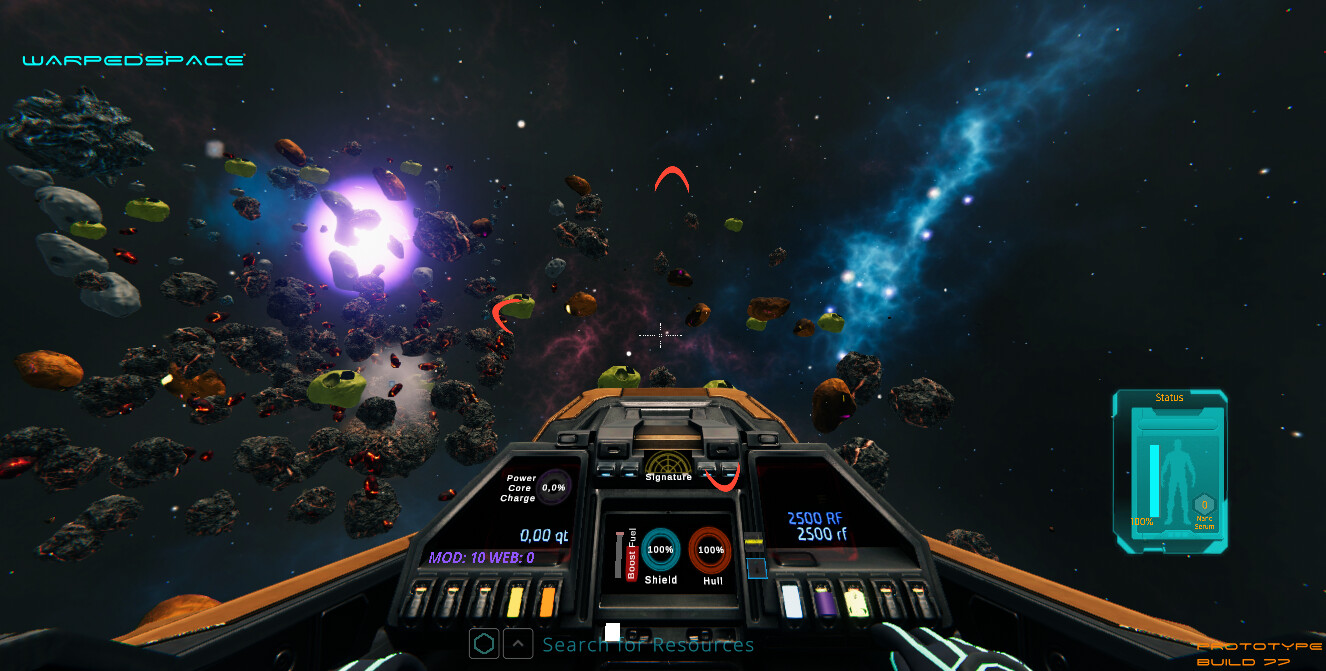Screen dimensions: 1326x671
Task: Use the Narc Serum hexagon slot
Action: point(1205,505)
